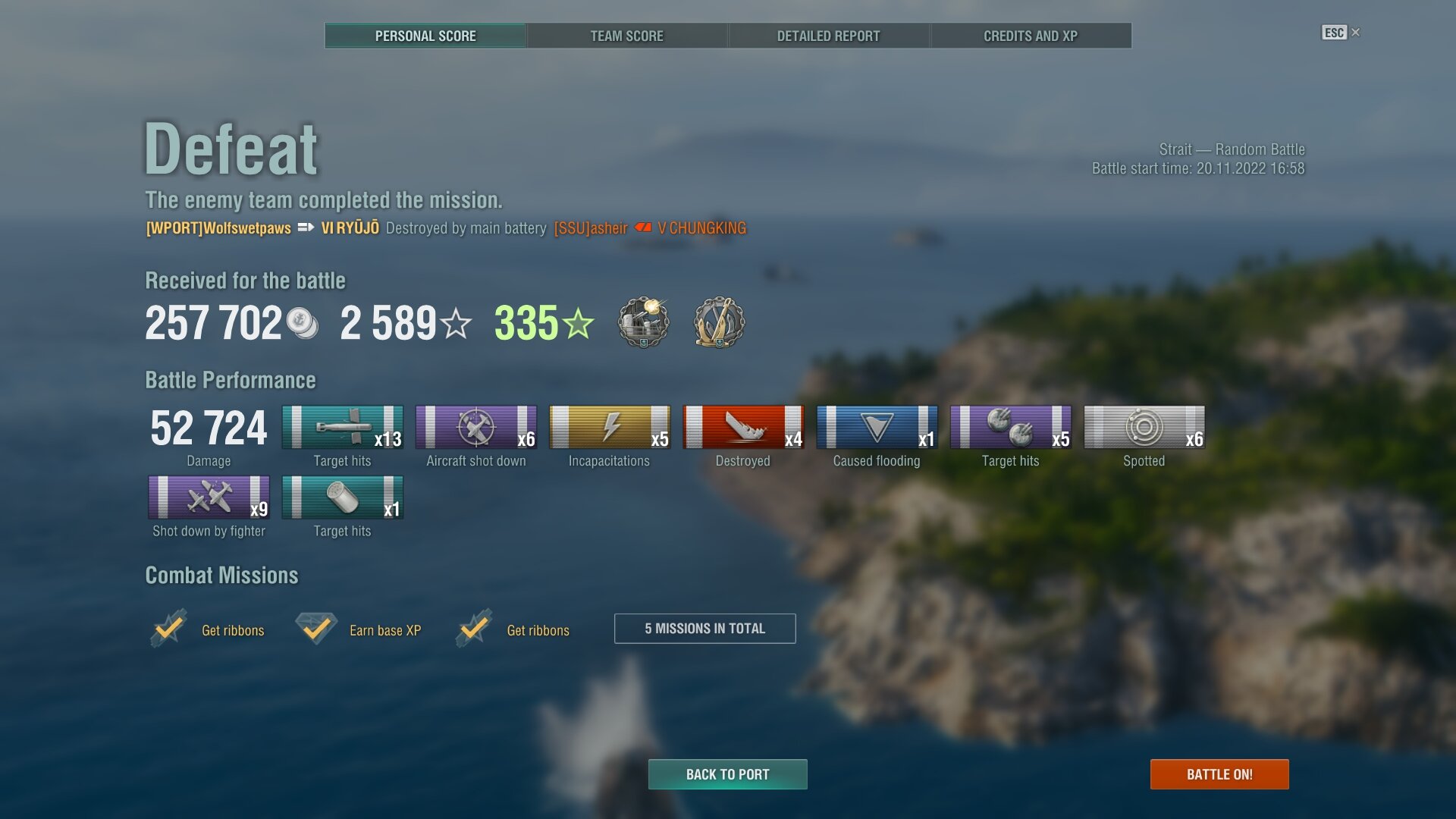The width and height of the screenshot is (1456, 819).
Task: Close the results screen with ESC
Action: [x=1340, y=33]
